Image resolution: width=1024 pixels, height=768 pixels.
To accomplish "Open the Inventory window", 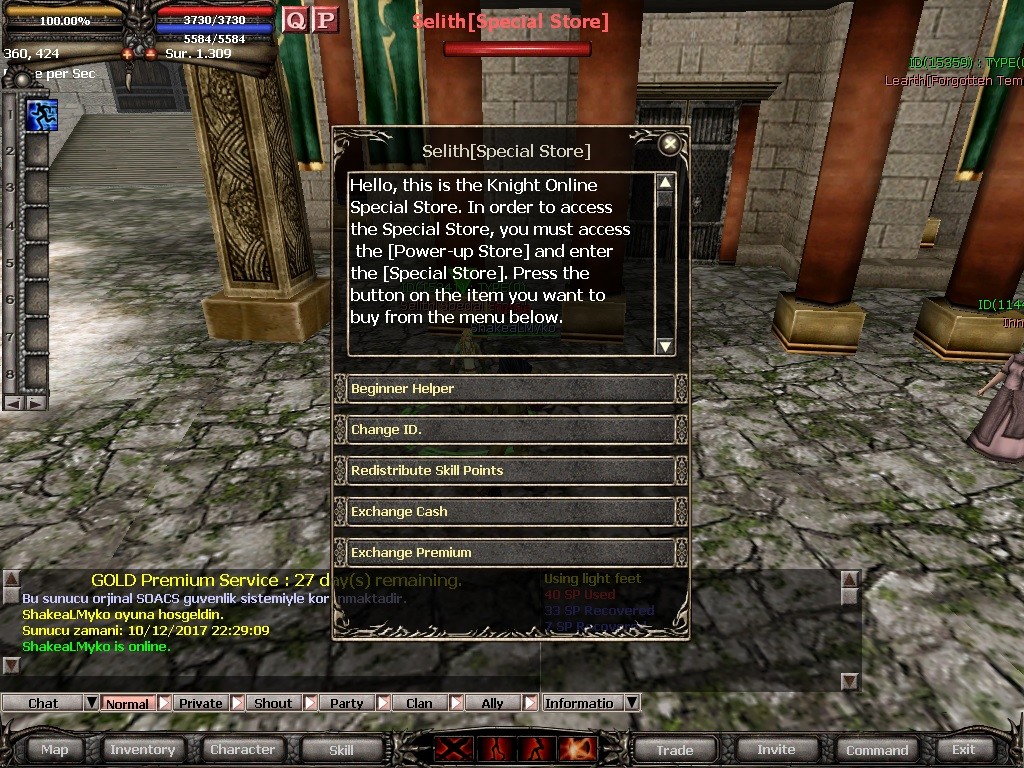I will click(142, 750).
